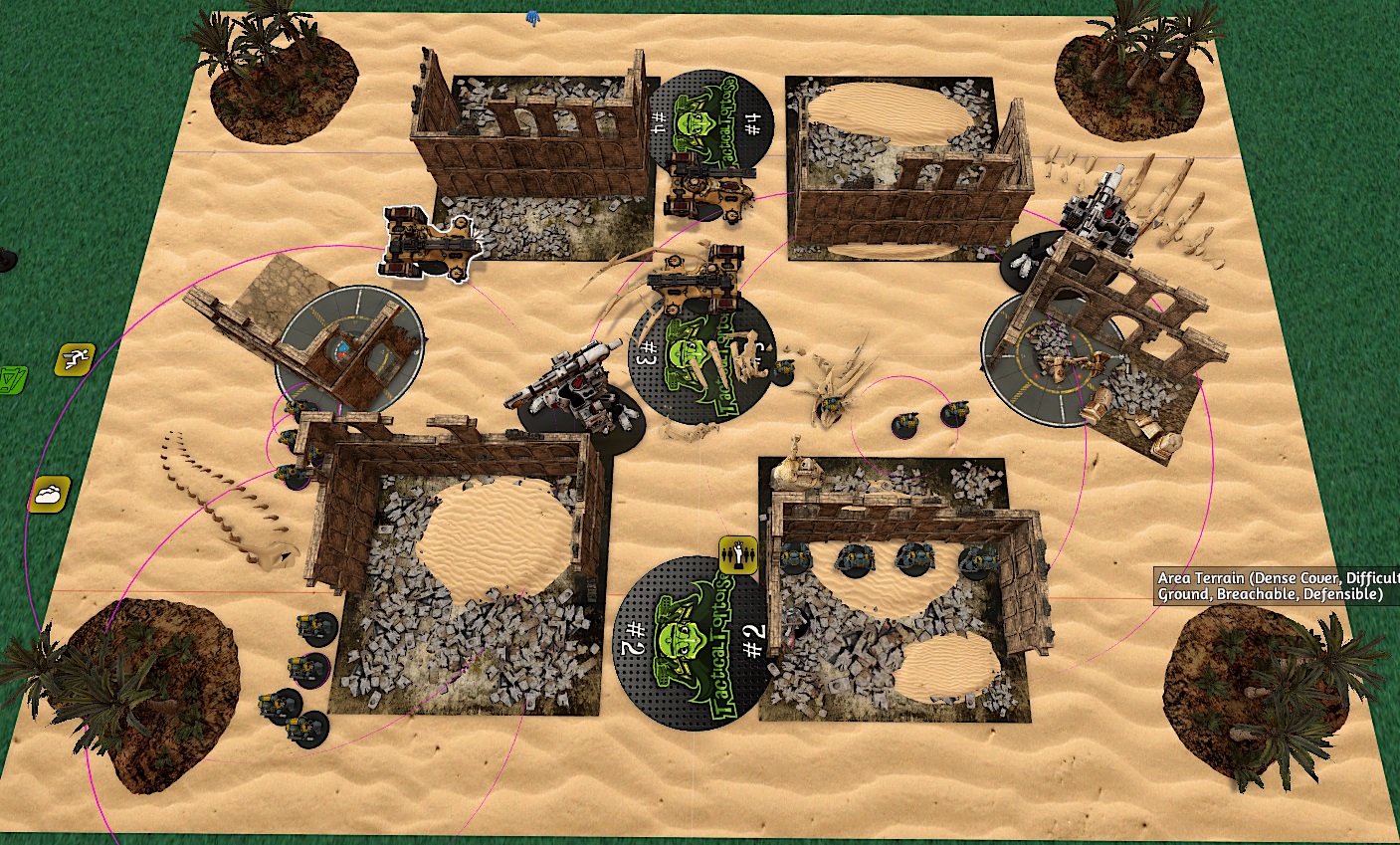Select the yellow cloud token

[x=50, y=493]
